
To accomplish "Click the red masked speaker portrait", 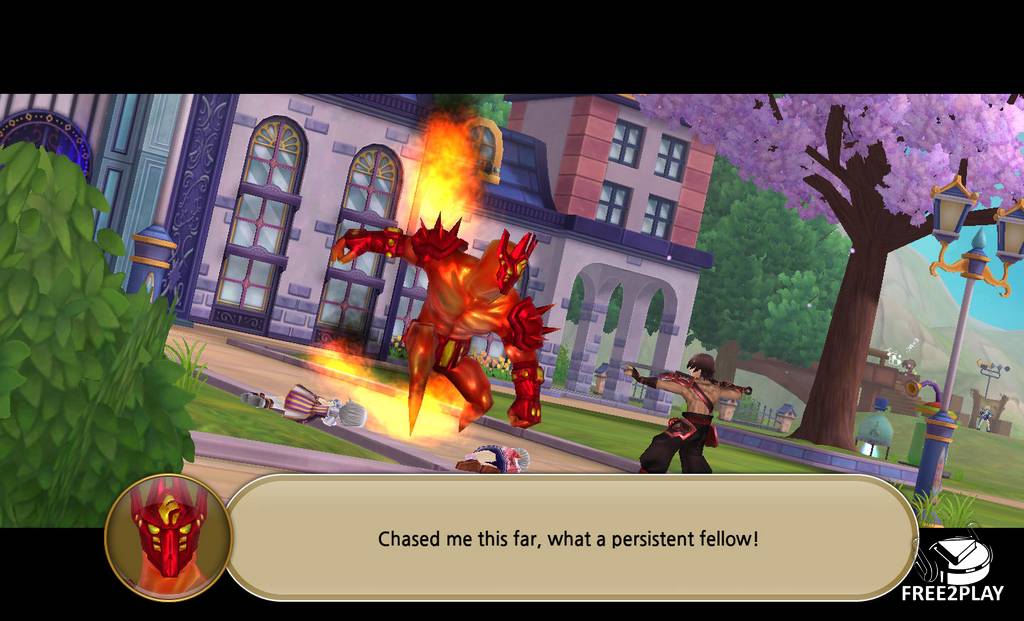I will [x=168, y=538].
